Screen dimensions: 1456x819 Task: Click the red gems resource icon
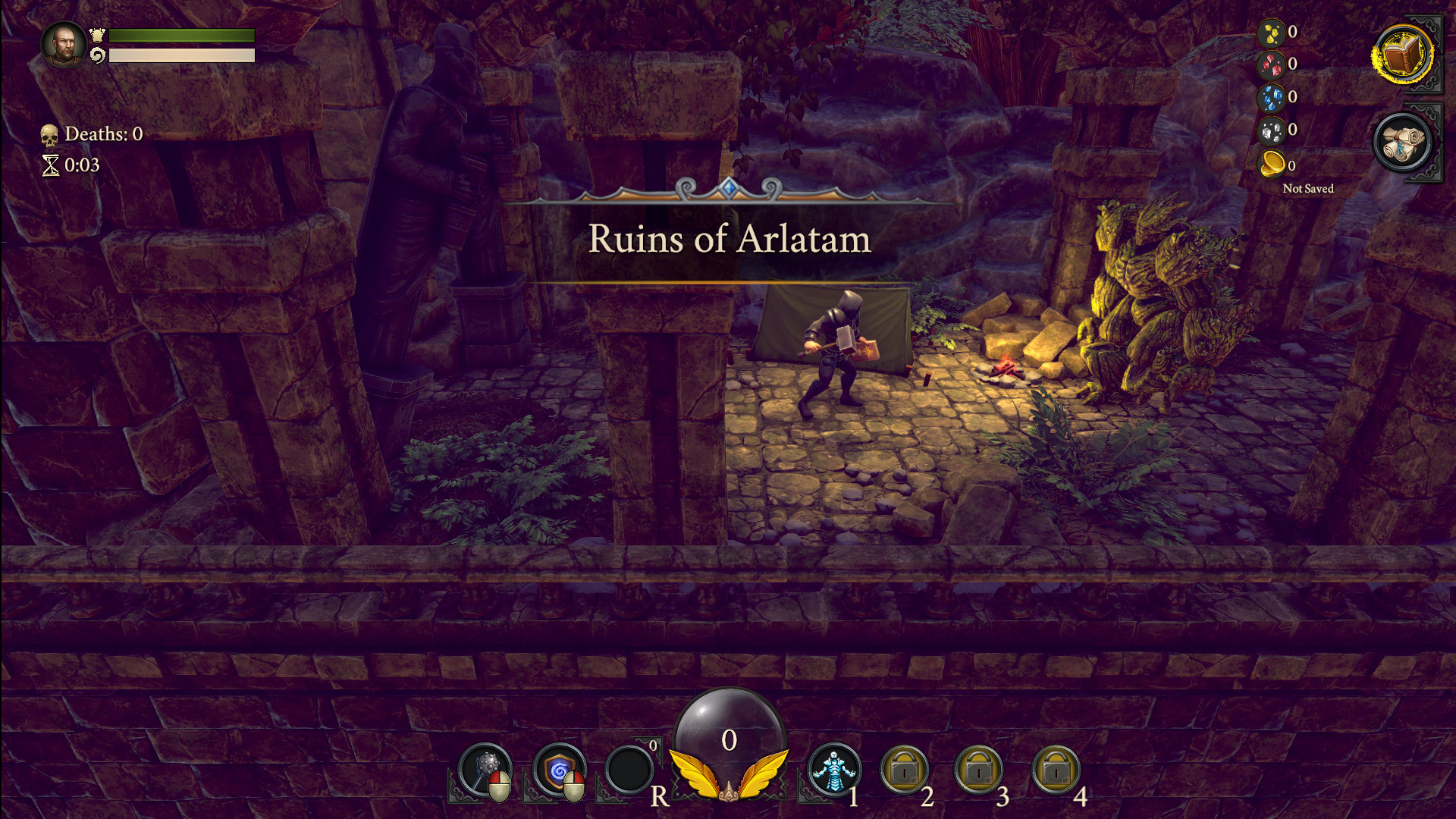[x=1273, y=64]
